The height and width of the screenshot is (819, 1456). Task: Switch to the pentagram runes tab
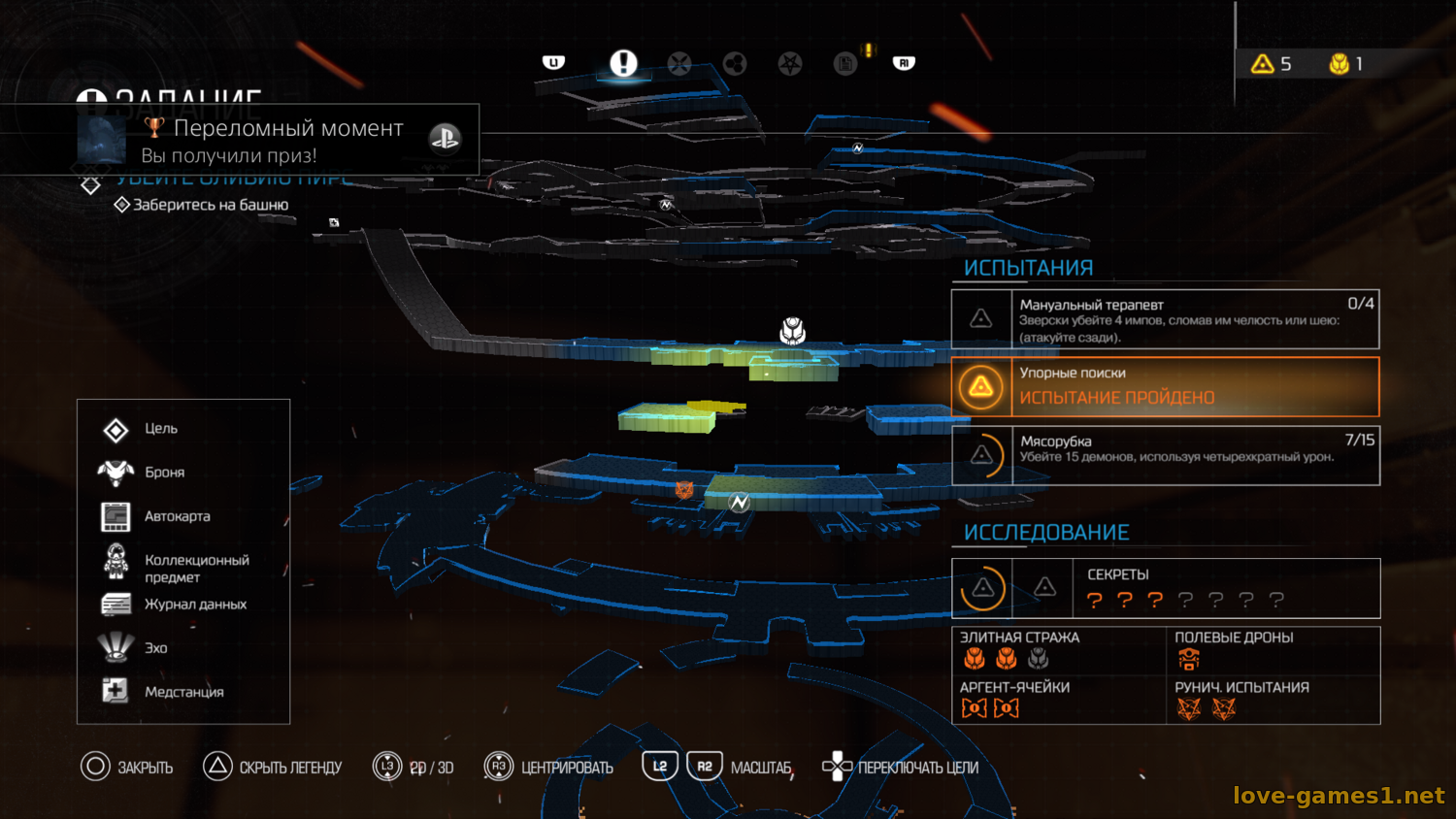(790, 64)
